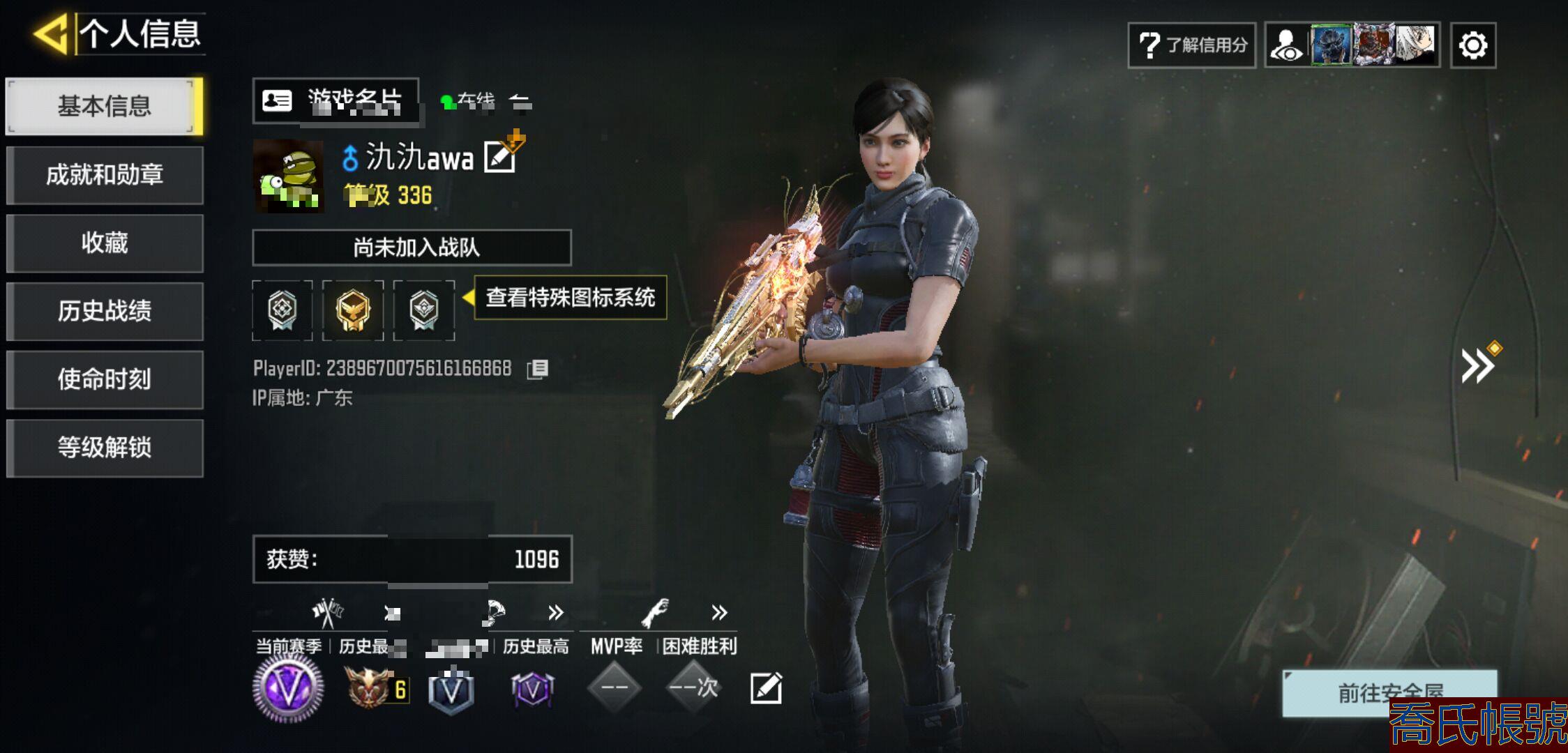Select the 收藏 tab
The image size is (1568, 753).
pyautogui.click(x=104, y=243)
